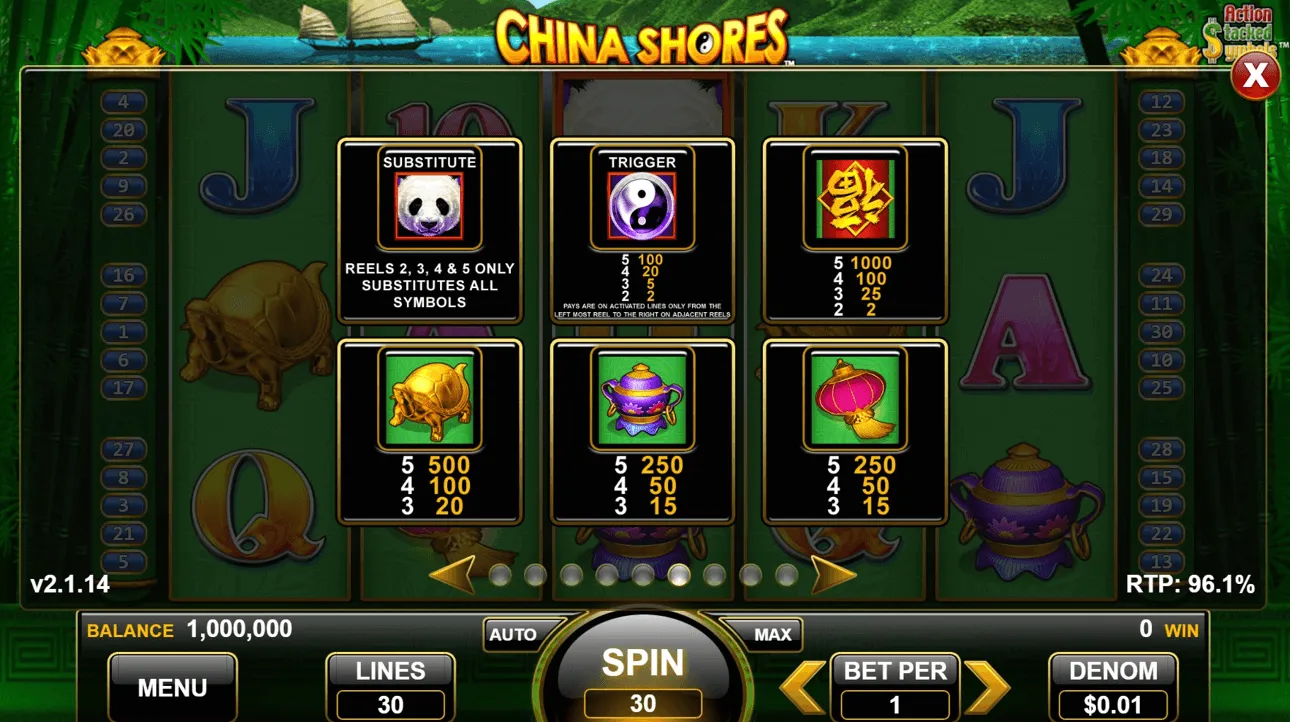Screen dimensions: 1290x722
Task: Close the paytable with the X button
Action: (1255, 75)
